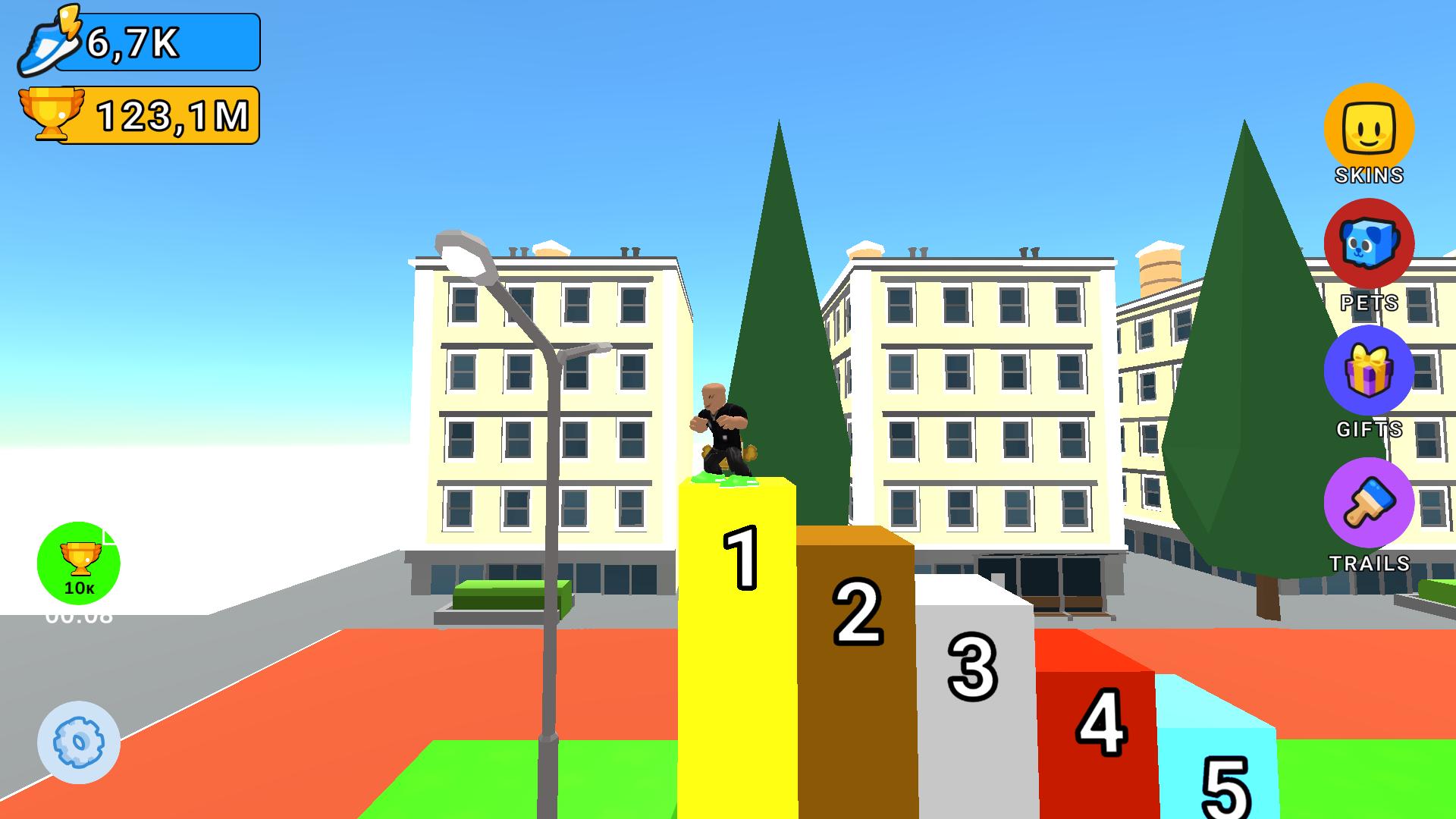The image size is (1456, 819).
Task: Click the SKINS label text
Action: coord(1367,177)
